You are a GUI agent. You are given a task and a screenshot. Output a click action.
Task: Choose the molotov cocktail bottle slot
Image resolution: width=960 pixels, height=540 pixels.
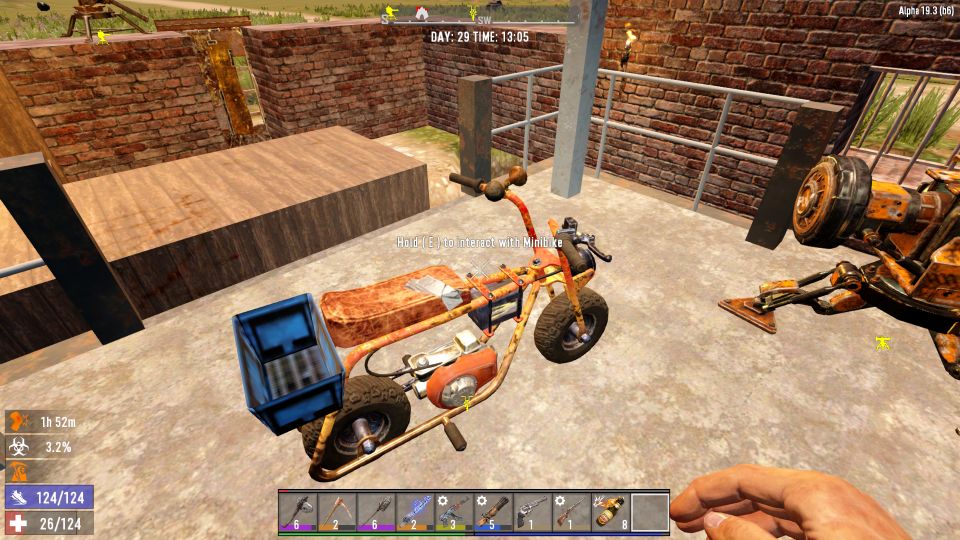coord(610,513)
